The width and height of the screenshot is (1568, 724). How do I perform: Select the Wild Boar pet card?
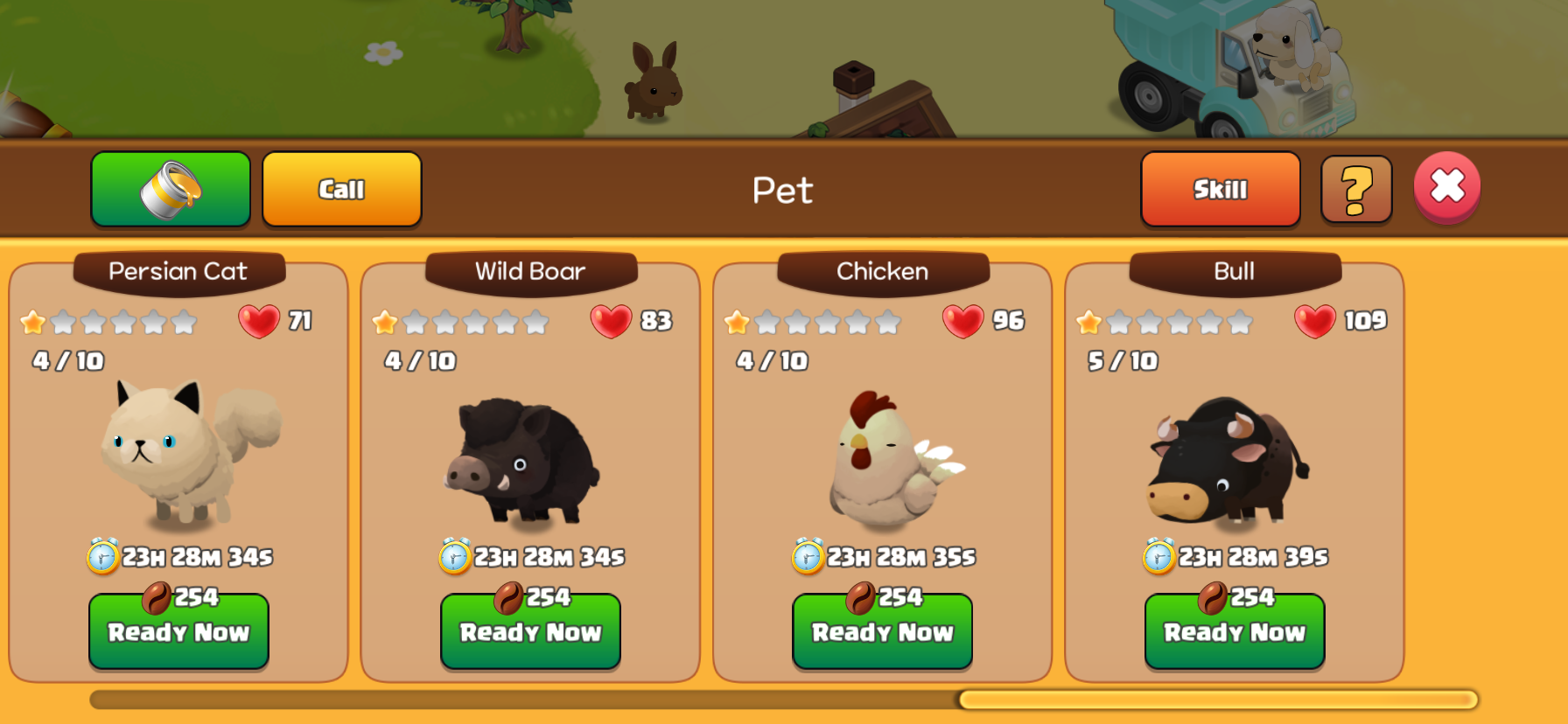[x=530, y=446]
